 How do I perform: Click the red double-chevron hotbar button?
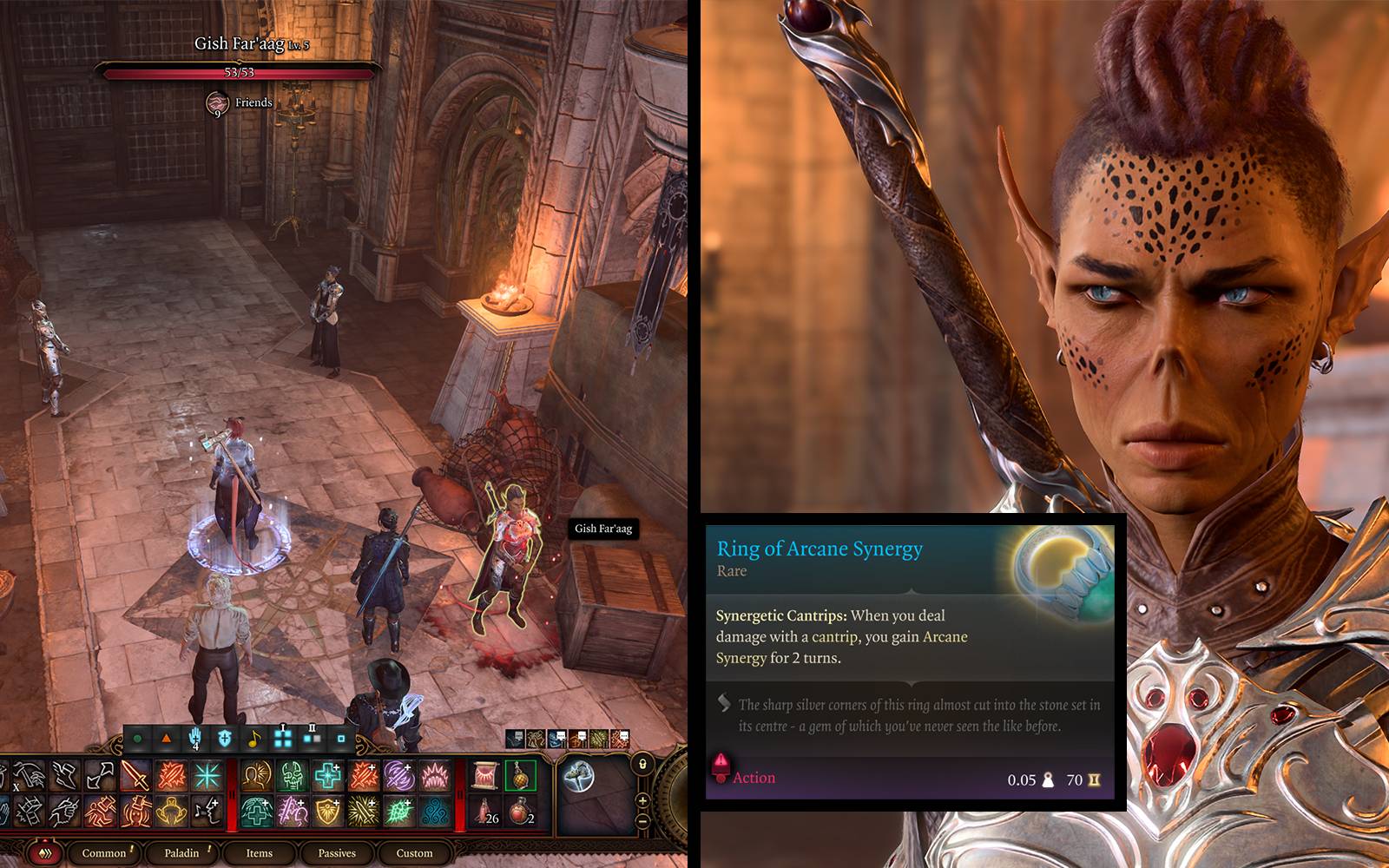coord(44,854)
